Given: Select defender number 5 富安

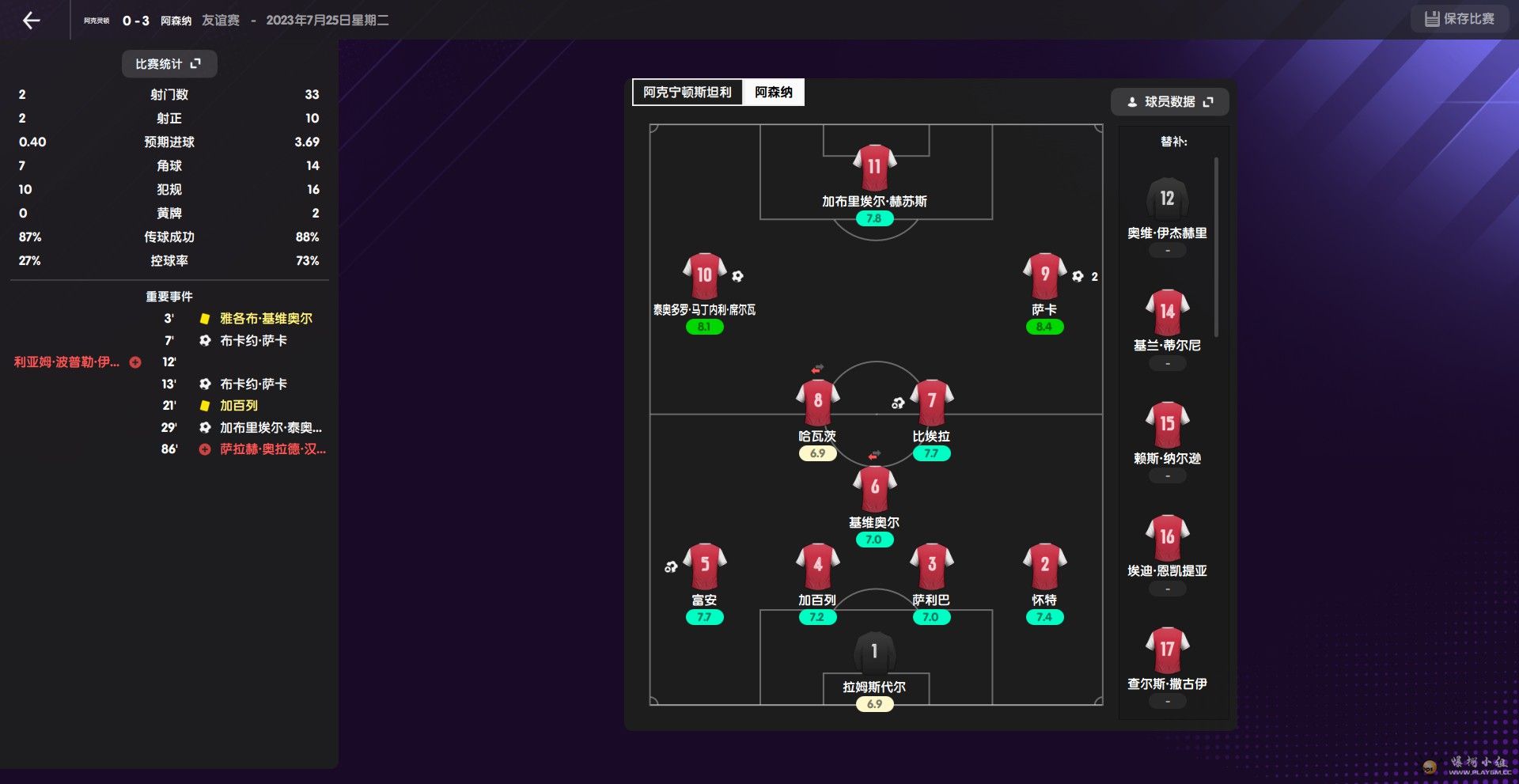Looking at the screenshot, I should point(704,566).
